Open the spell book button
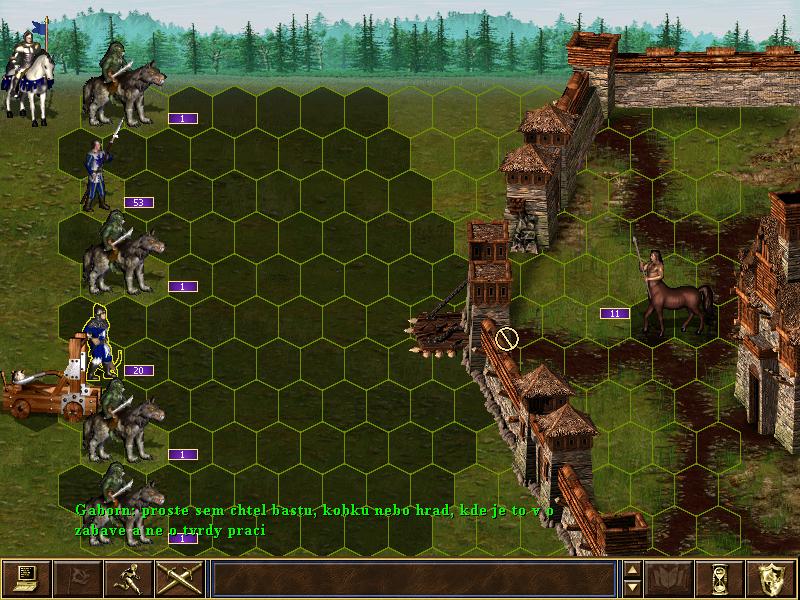 [667, 577]
